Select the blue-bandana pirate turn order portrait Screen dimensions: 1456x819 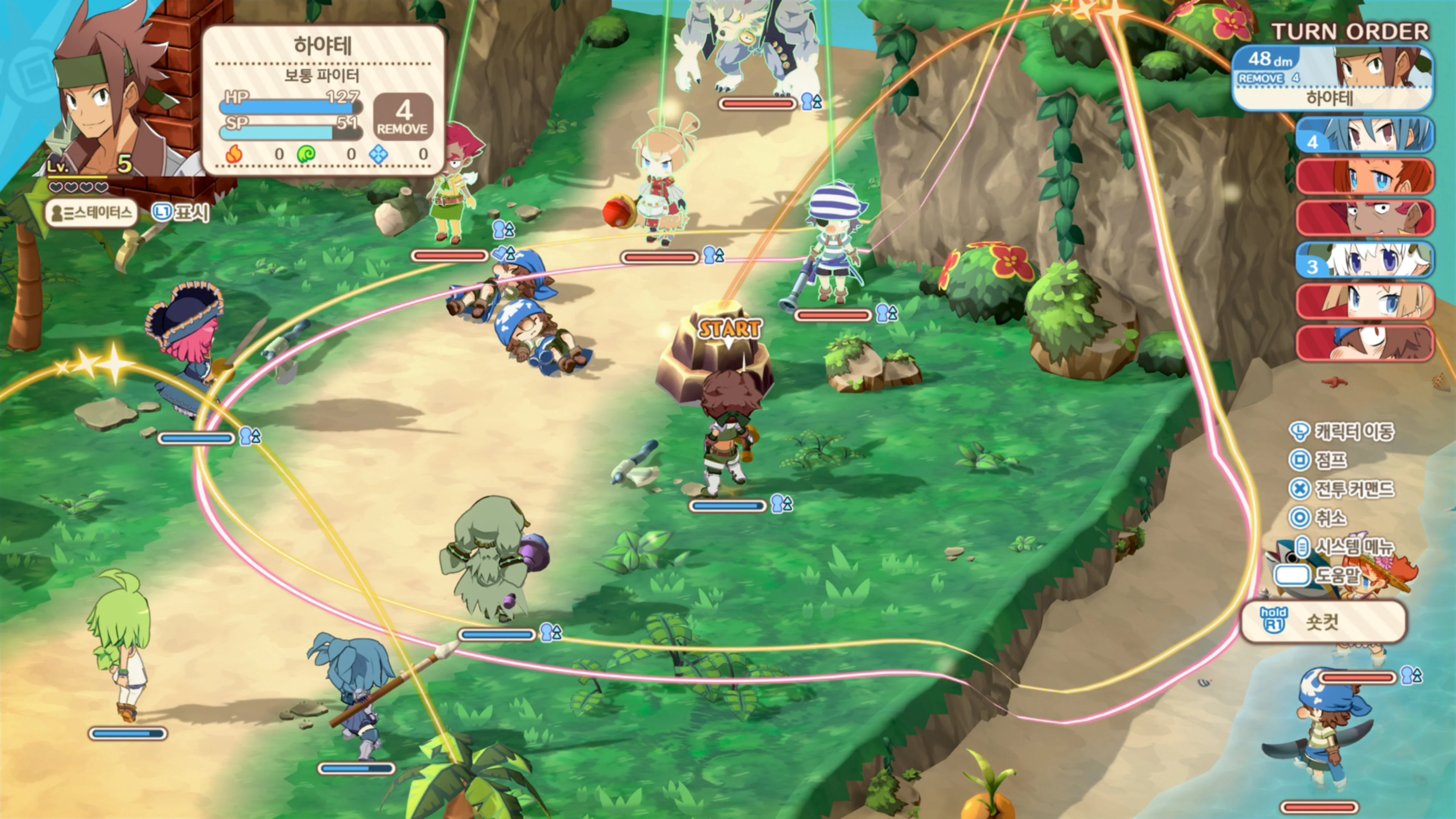[1365, 343]
